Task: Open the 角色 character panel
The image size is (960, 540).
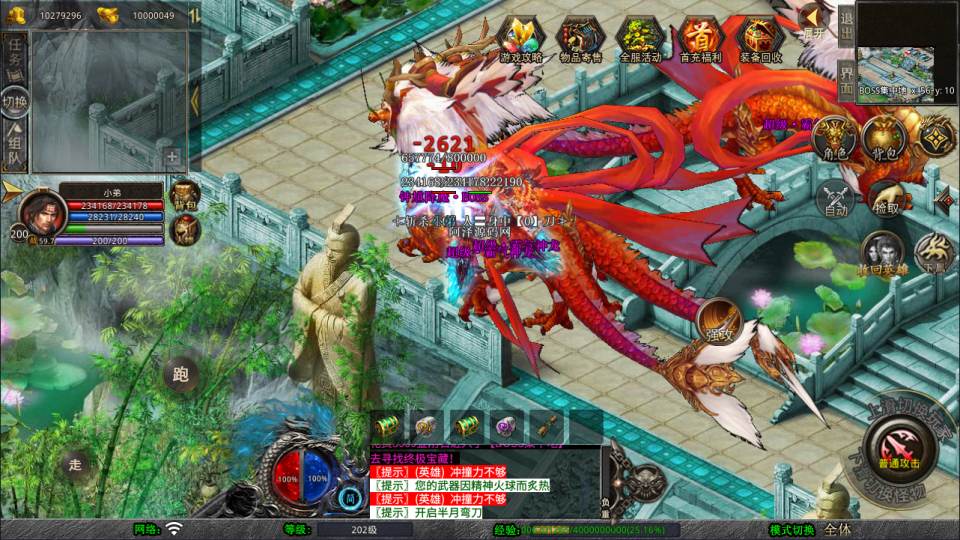Action: (x=835, y=138)
